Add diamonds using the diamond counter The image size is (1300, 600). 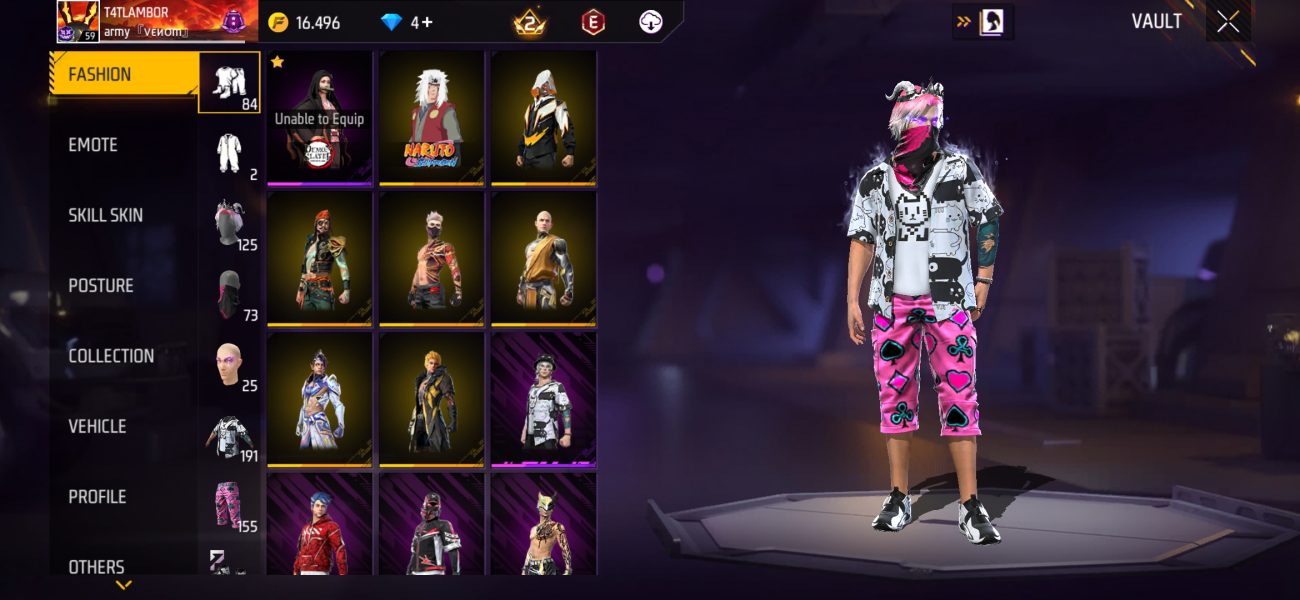coord(408,22)
